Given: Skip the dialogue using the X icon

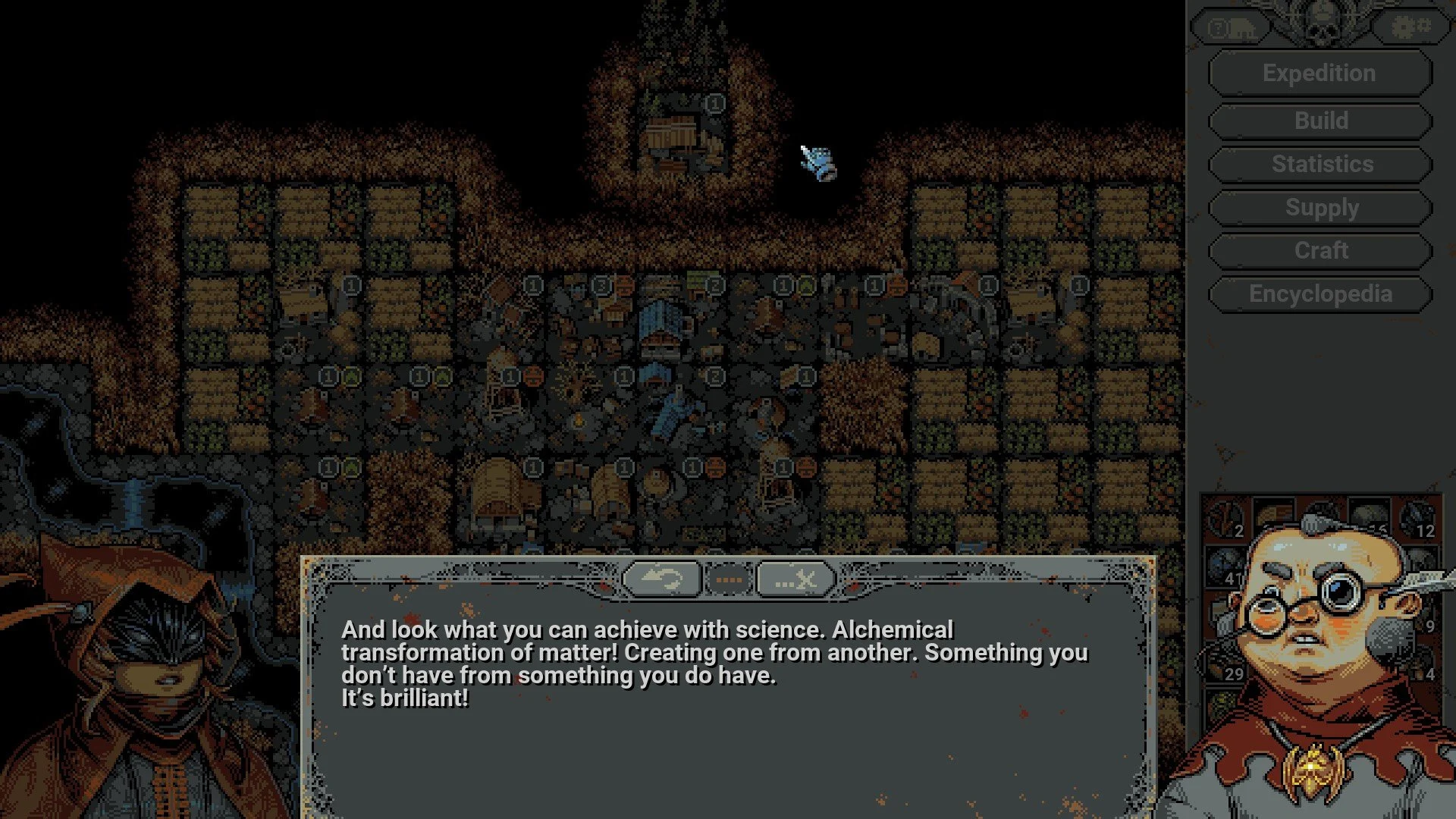Looking at the screenshot, I should coord(795,579).
